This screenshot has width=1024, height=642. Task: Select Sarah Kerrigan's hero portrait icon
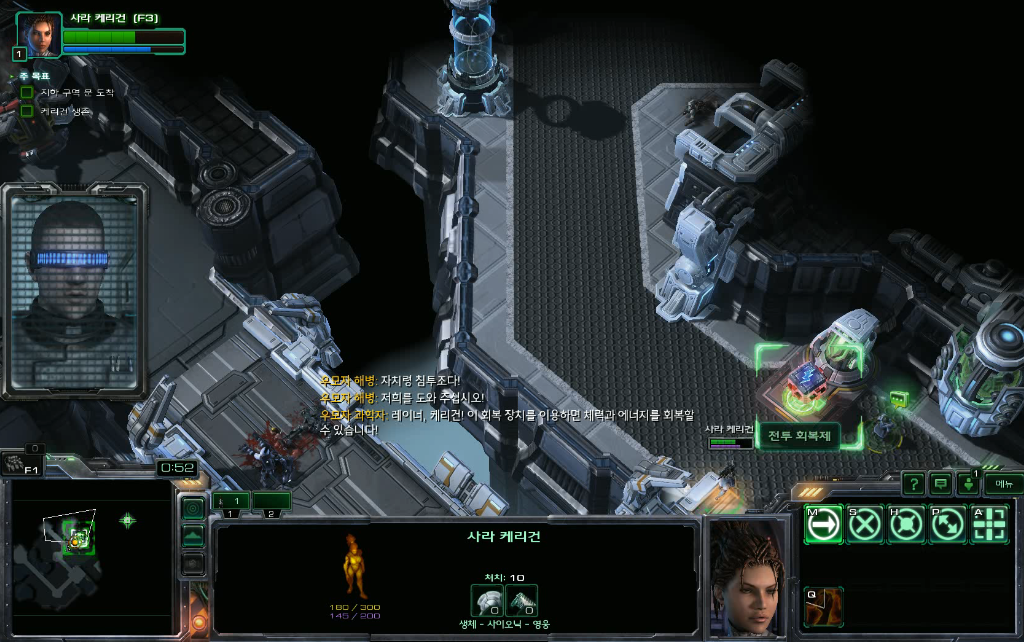[39, 36]
